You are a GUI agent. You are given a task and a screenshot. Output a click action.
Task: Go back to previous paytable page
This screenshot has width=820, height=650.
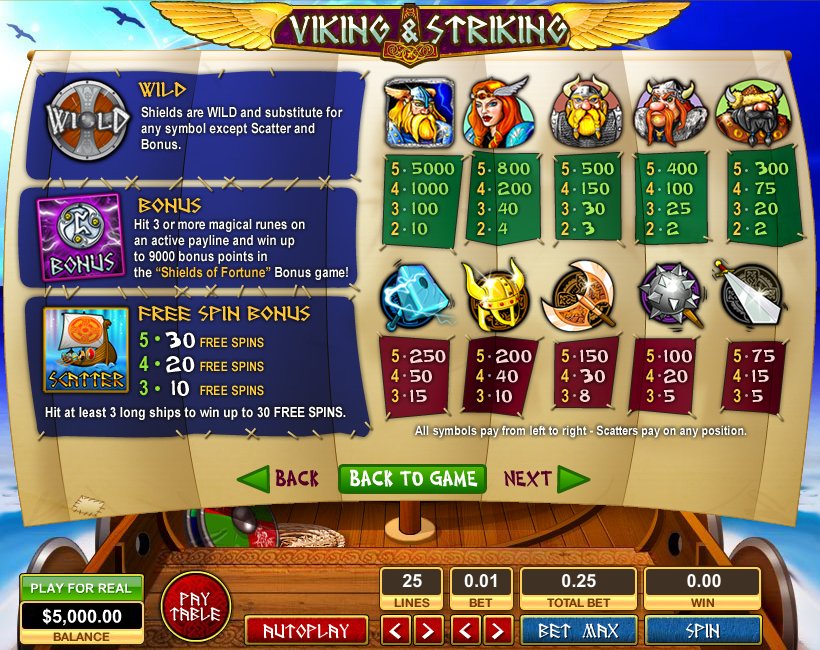[x=279, y=479]
